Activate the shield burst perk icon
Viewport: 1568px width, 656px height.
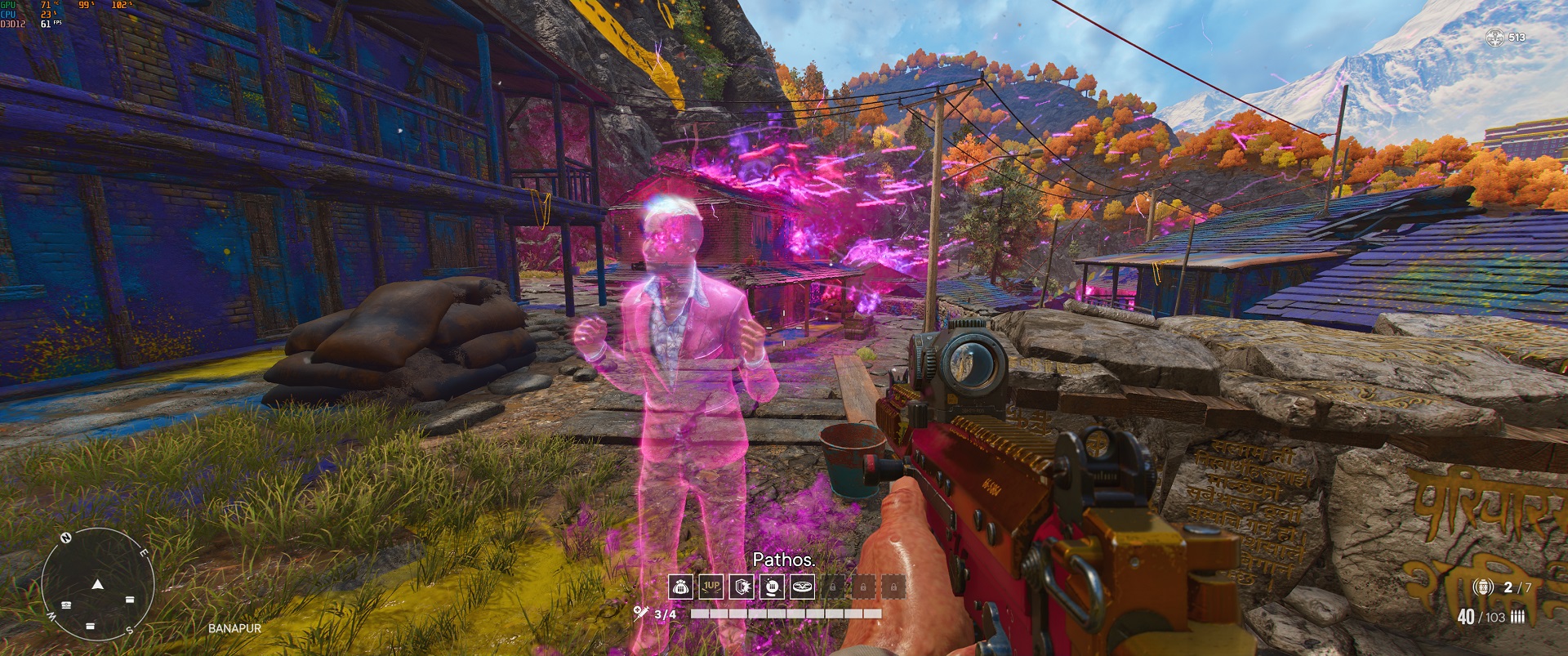pyautogui.click(x=742, y=587)
